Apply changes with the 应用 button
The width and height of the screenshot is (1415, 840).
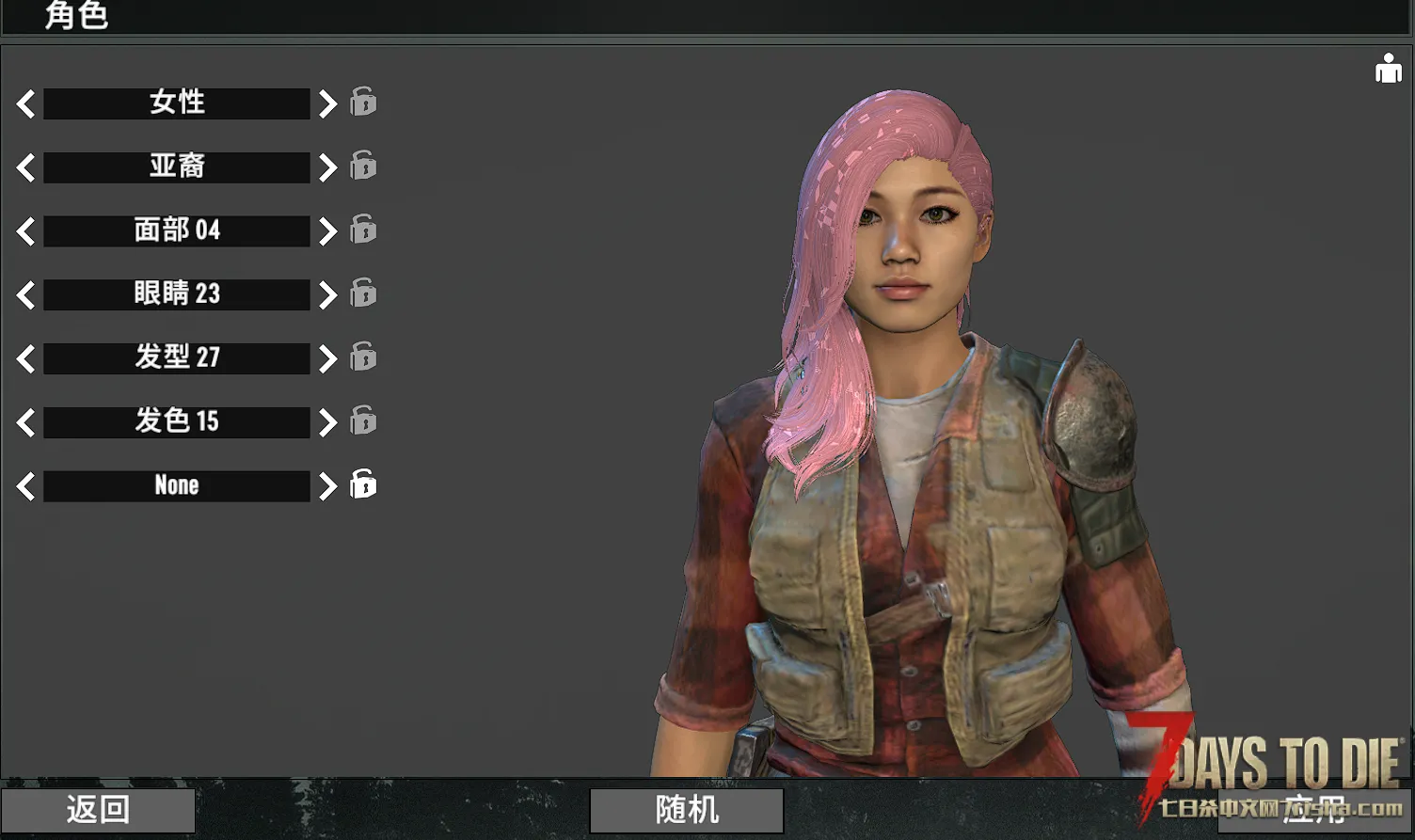[x=1312, y=808]
